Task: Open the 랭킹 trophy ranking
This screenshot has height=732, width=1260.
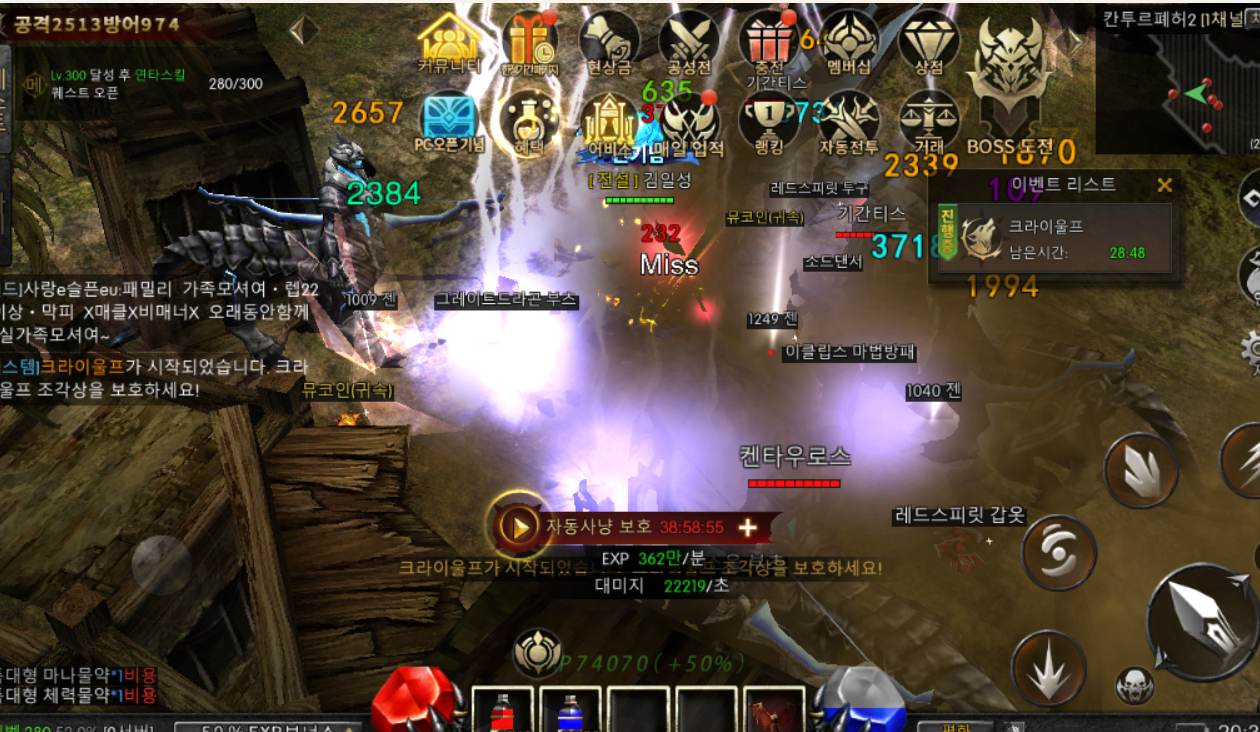Action: point(769,120)
